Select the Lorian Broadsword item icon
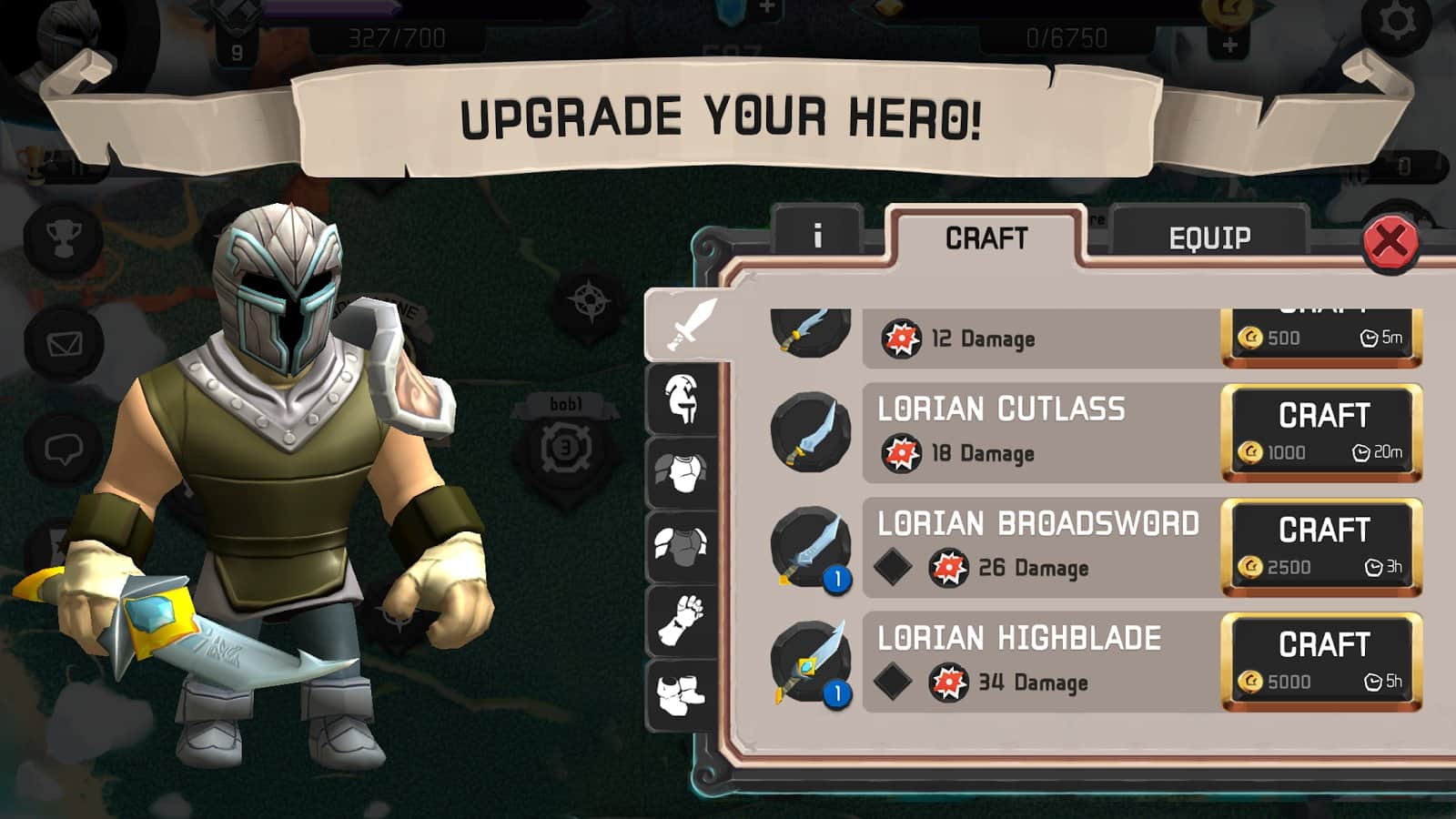 [810, 547]
